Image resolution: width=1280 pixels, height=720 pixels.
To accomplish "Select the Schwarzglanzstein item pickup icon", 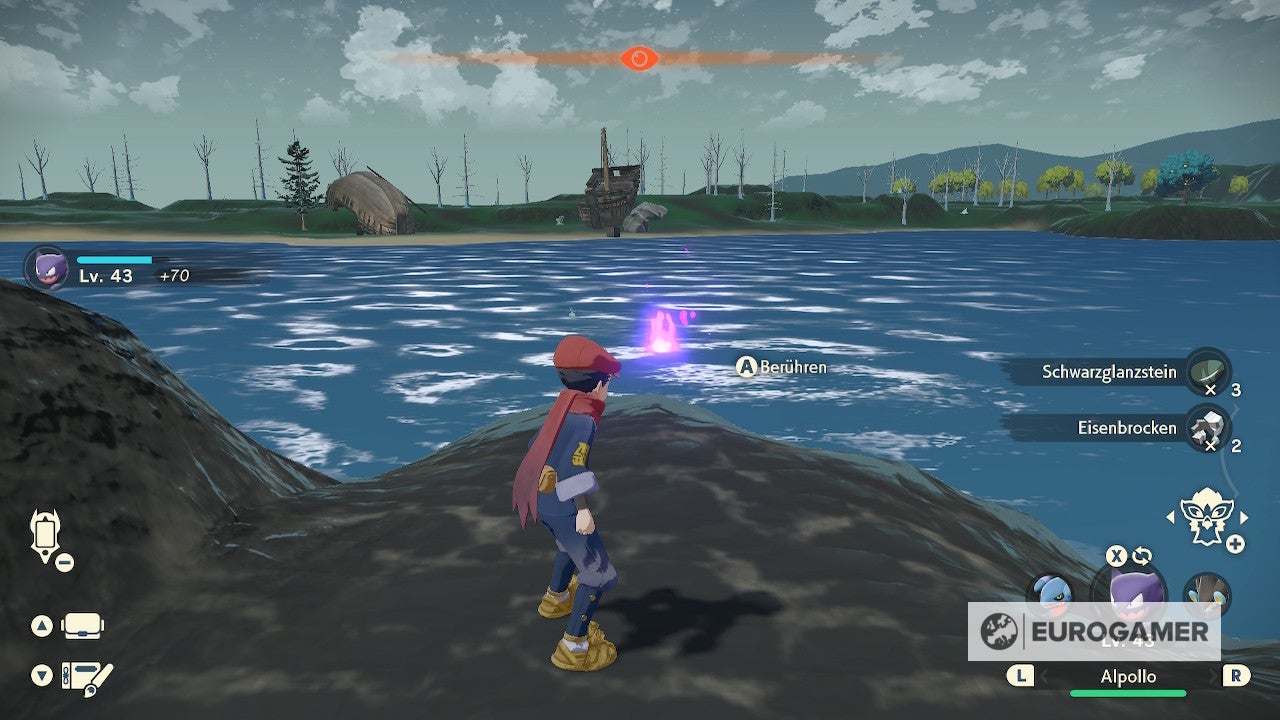I will [1207, 371].
